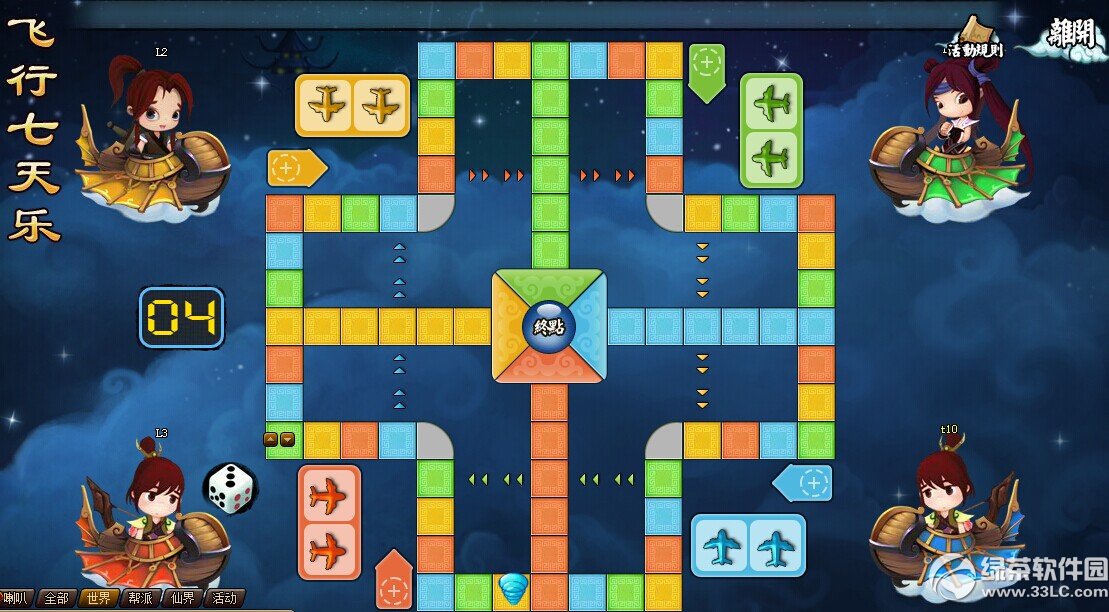The height and width of the screenshot is (612, 1109).
Task: Choose the 活动 chat tab
Action: pyautogui.click(x=224, y=598)
